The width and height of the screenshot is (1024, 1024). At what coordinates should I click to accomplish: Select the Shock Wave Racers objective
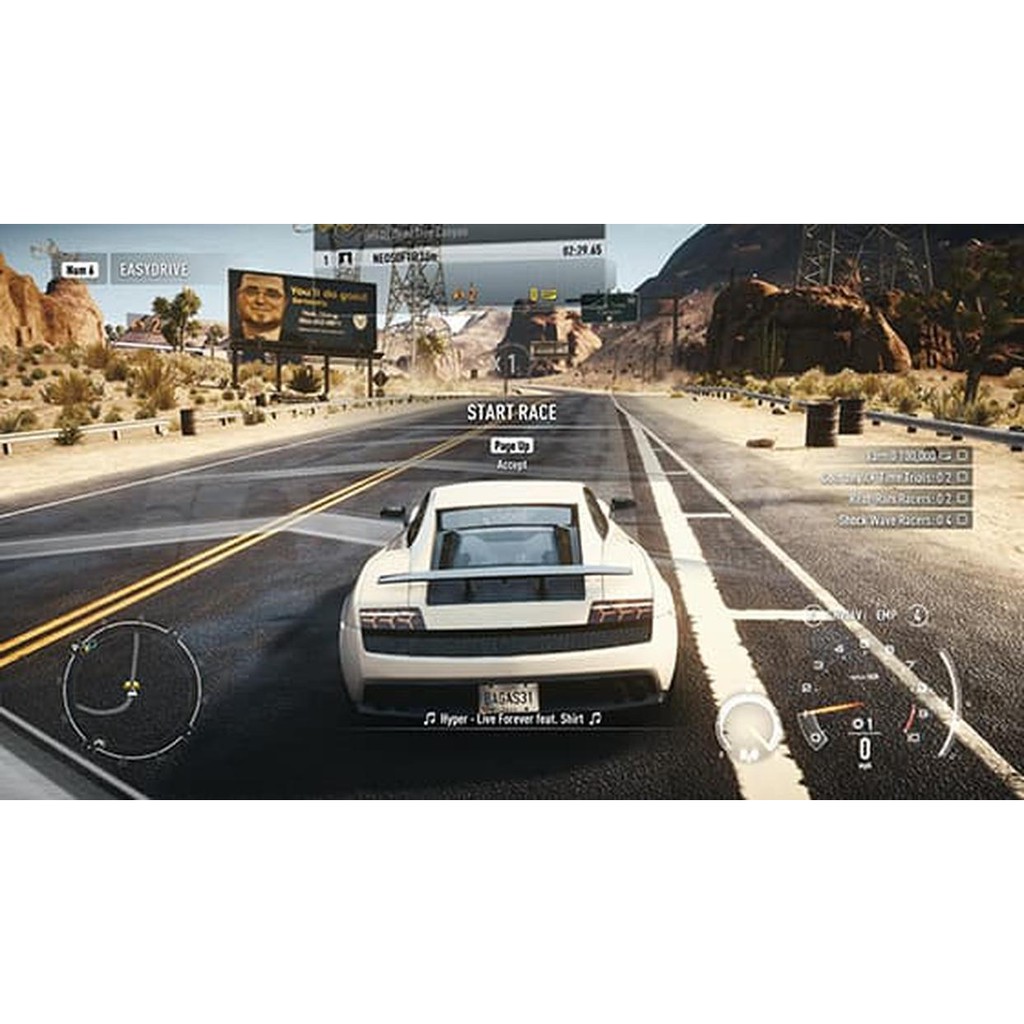tap(903, 520)
